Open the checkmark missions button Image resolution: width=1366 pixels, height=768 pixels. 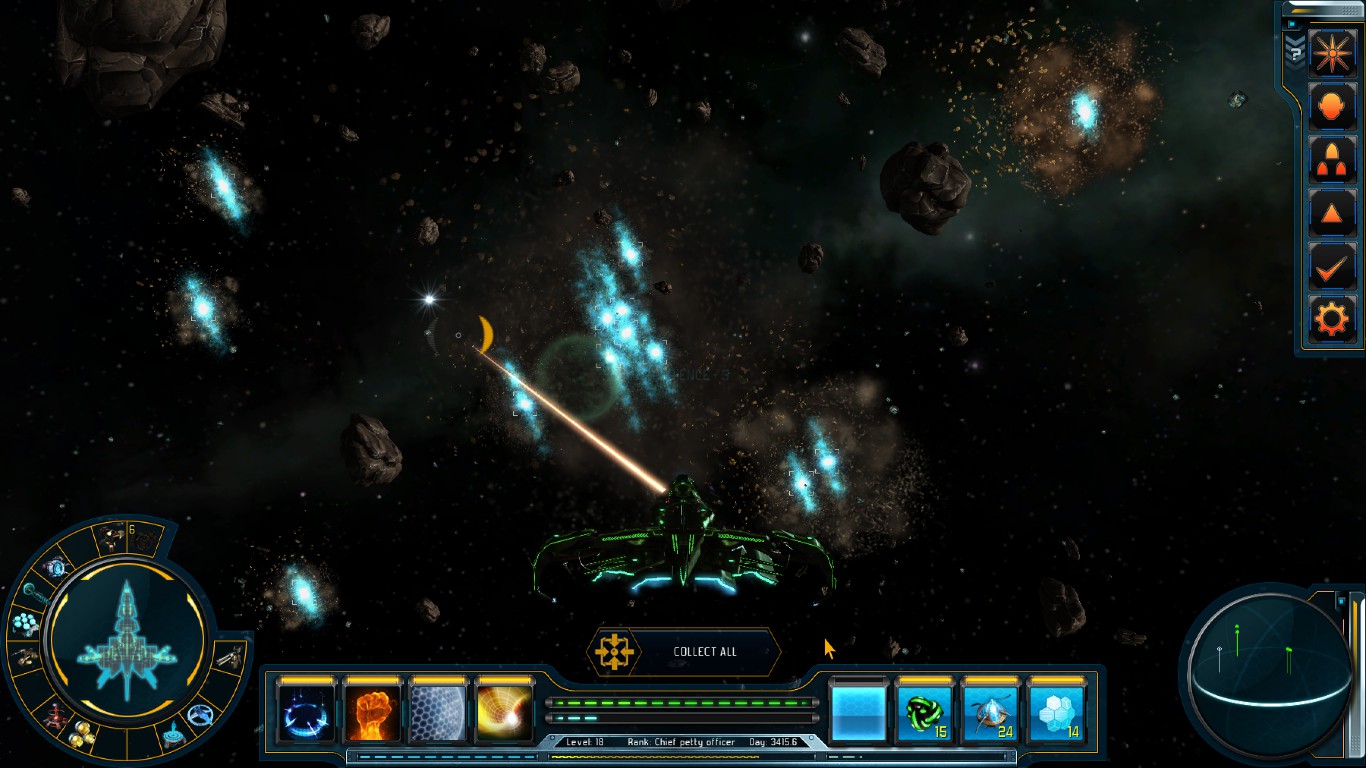click(x=1332, y=267)
